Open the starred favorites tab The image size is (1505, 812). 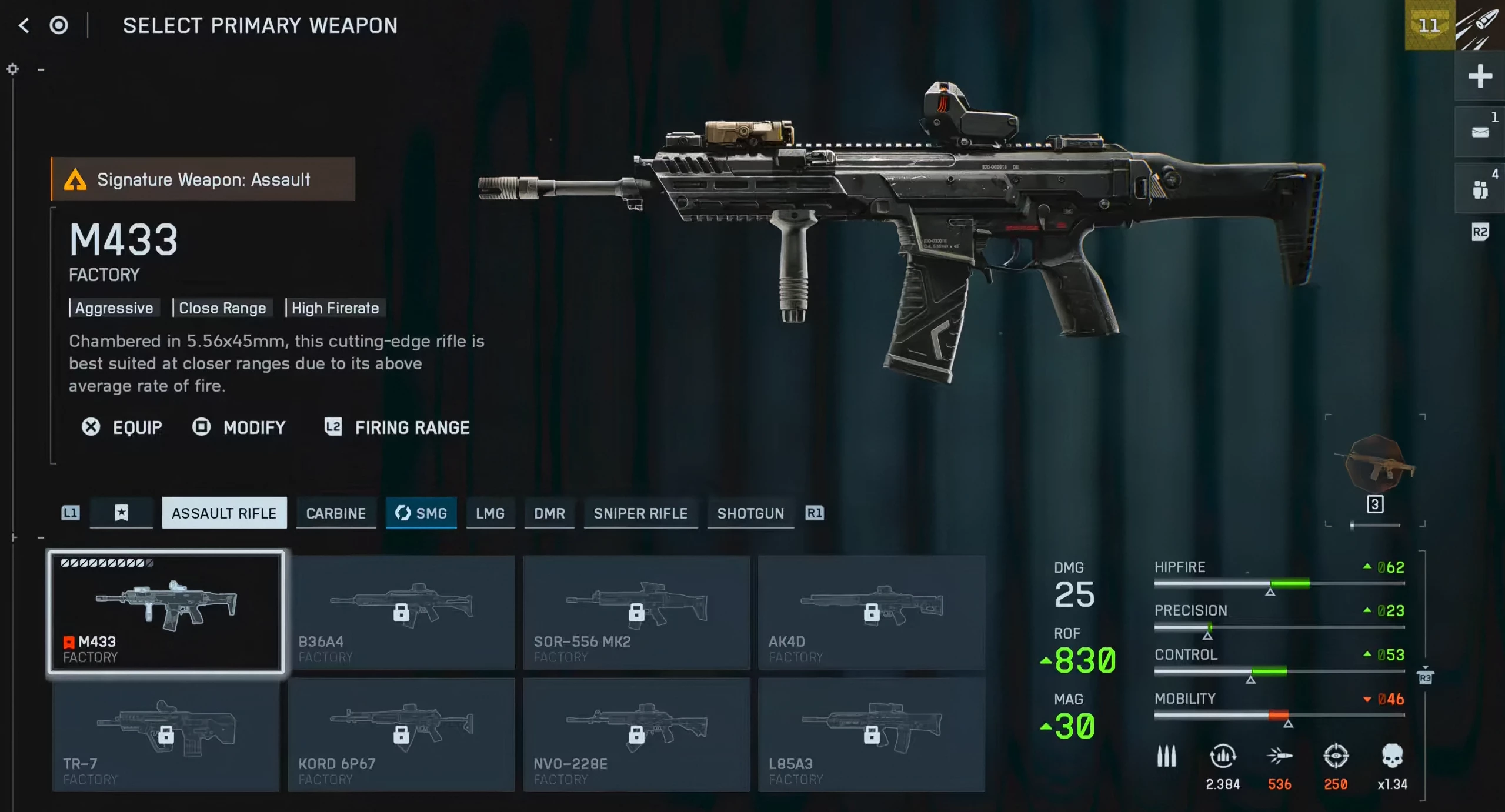click(121, 513)
